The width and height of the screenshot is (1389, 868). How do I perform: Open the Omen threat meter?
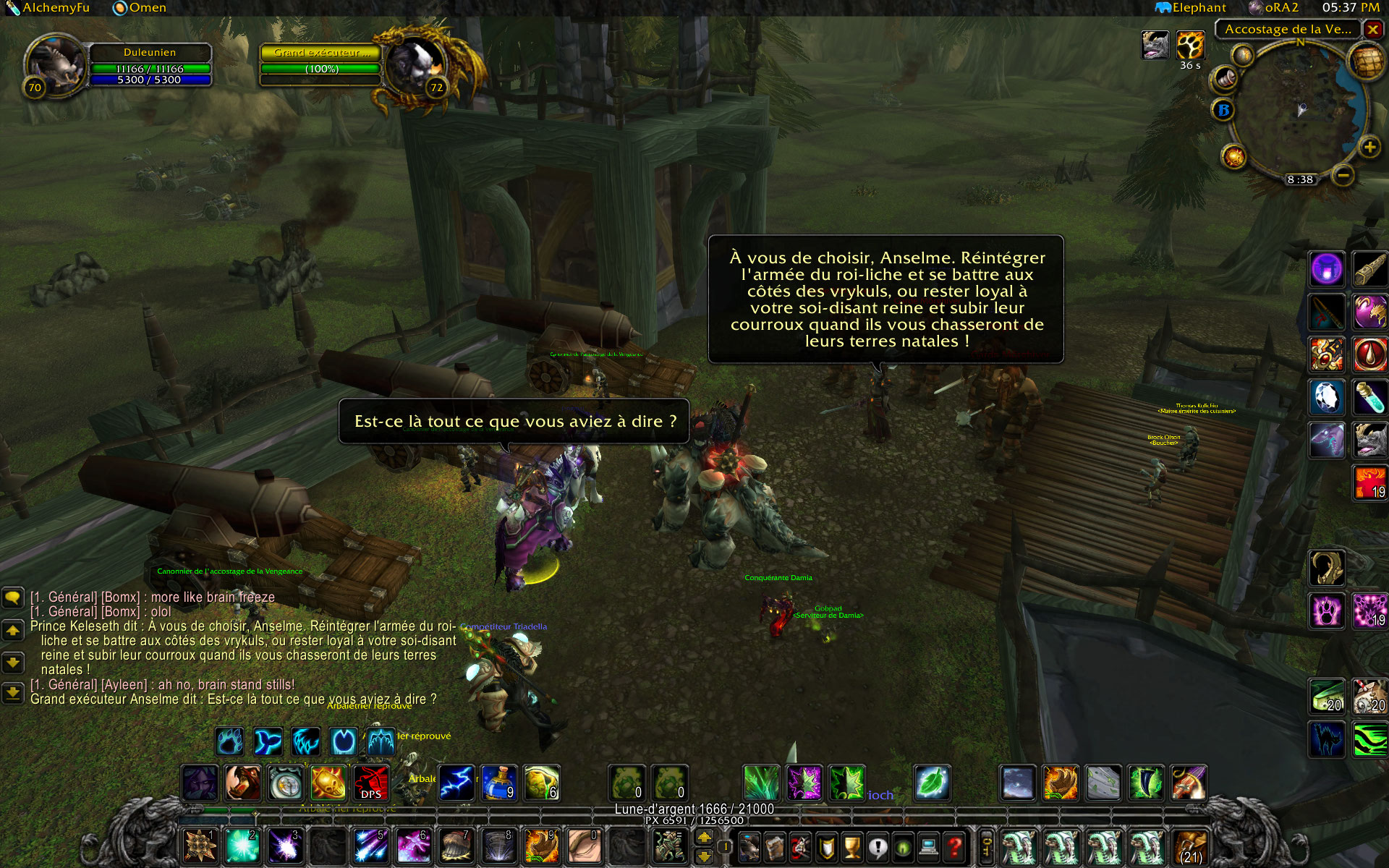click(x=140, y=8)
